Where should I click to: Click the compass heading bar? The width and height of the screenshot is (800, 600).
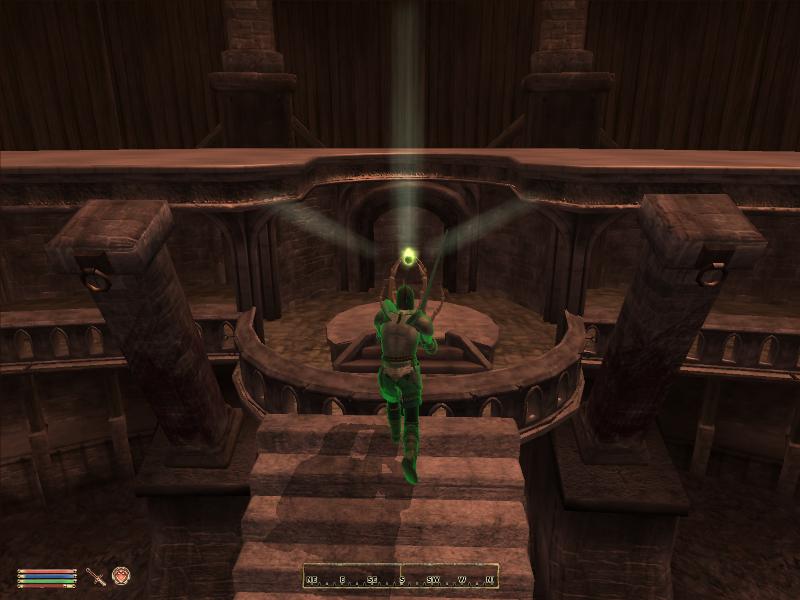pyautogui.click(x=401, y=577)
